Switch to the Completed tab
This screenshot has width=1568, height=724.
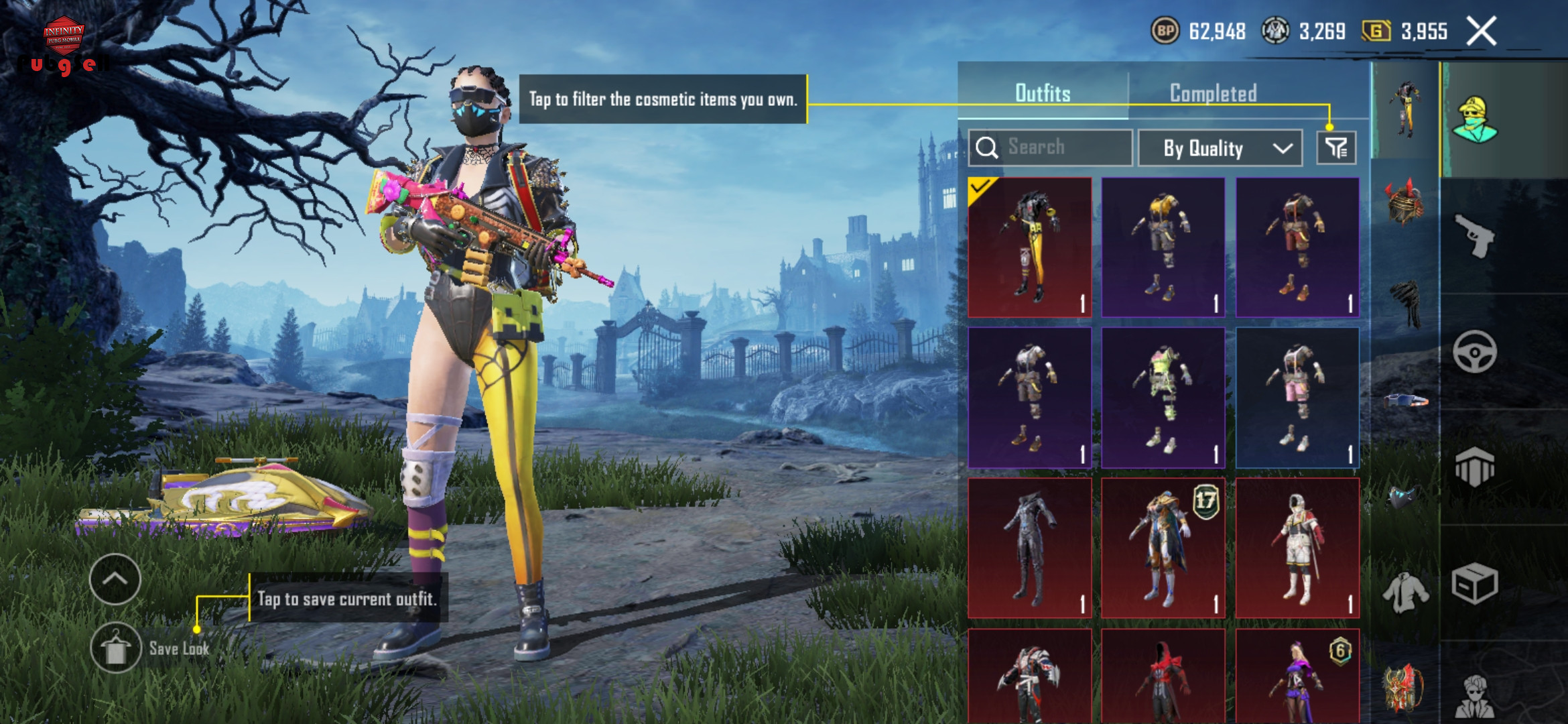pyautogui.click(x=1213, y=93)
